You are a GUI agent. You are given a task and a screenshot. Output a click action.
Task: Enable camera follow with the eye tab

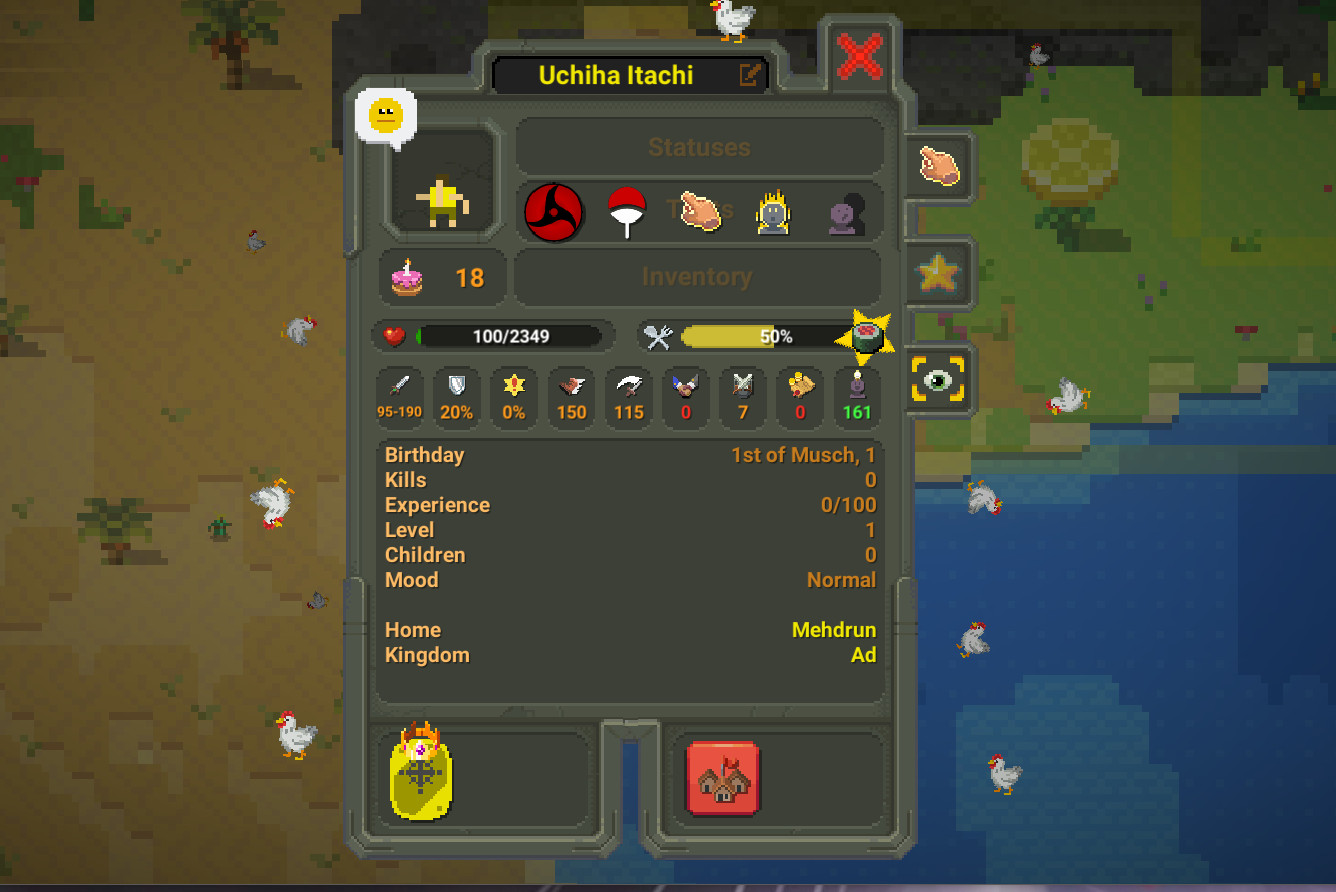pos(938,379)
